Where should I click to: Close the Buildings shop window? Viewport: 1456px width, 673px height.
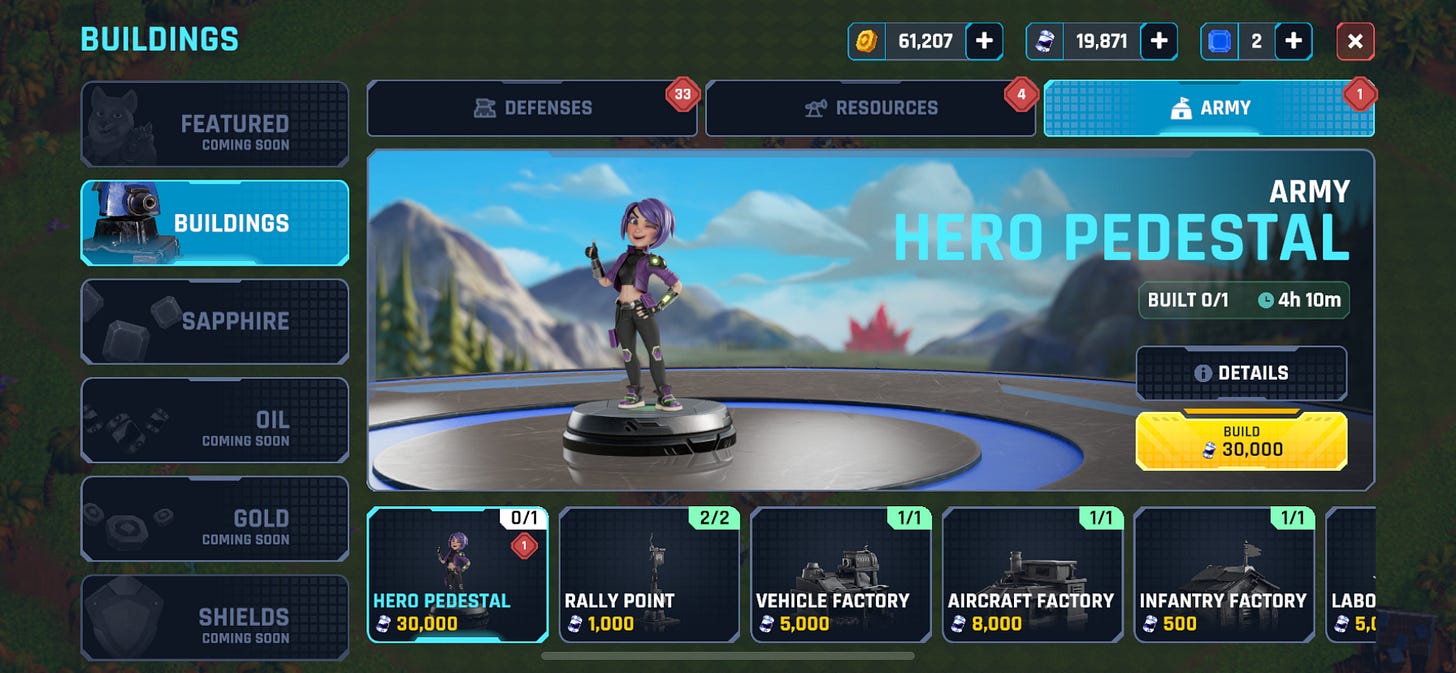[1355, 41]
